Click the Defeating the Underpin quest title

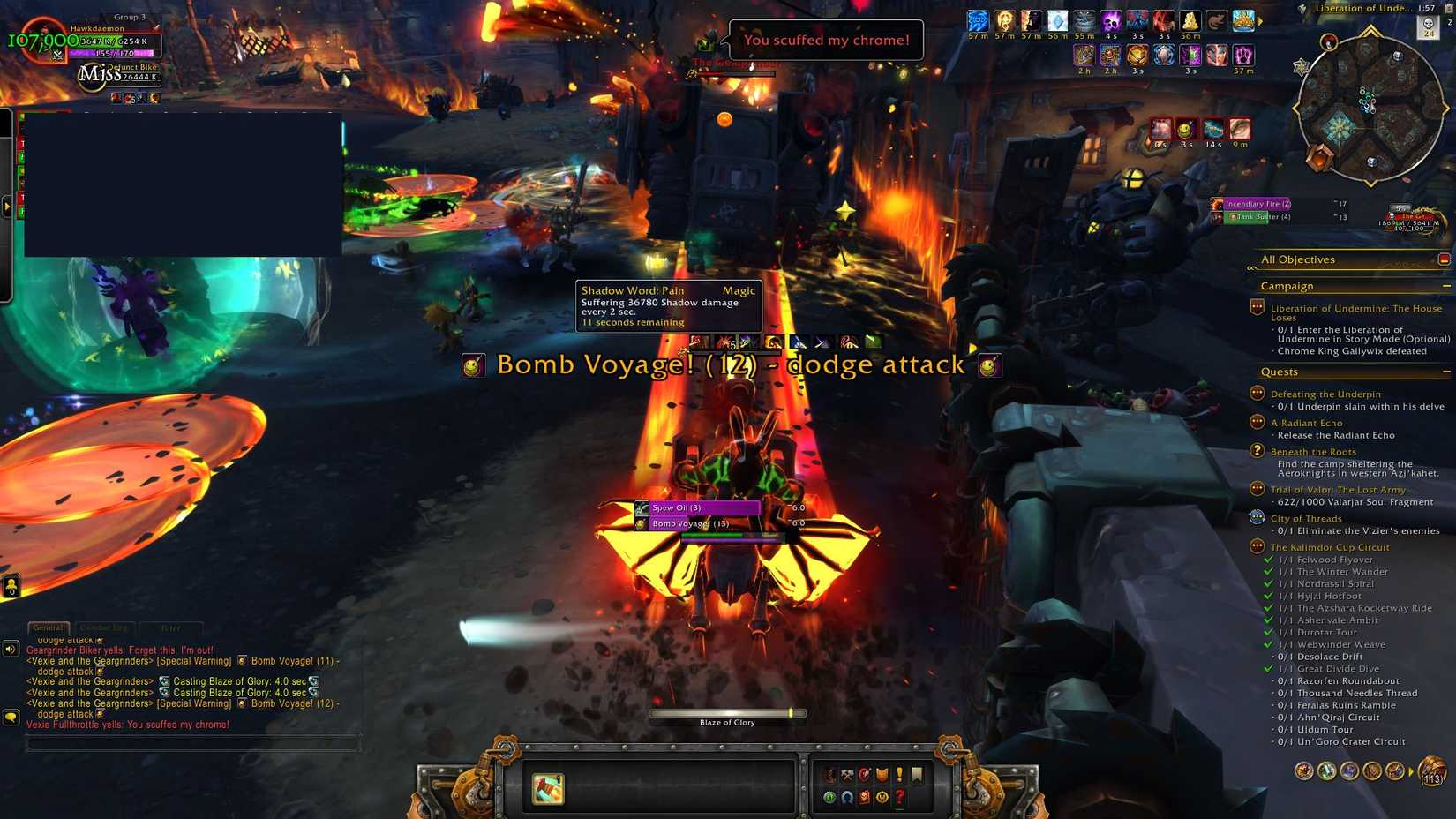[1325, 393]
